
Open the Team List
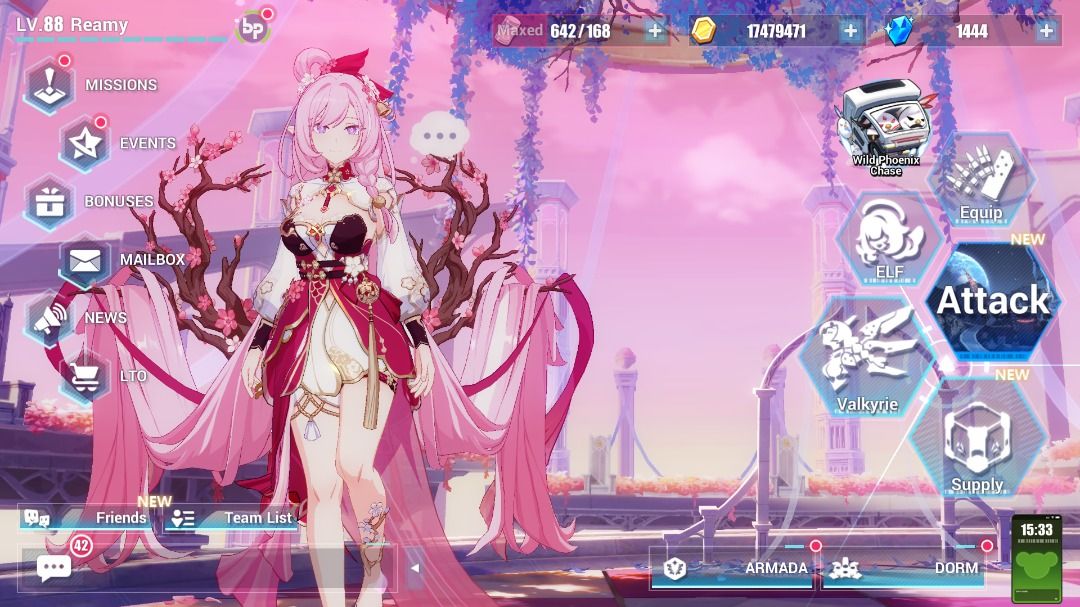[x=232, y=518]
